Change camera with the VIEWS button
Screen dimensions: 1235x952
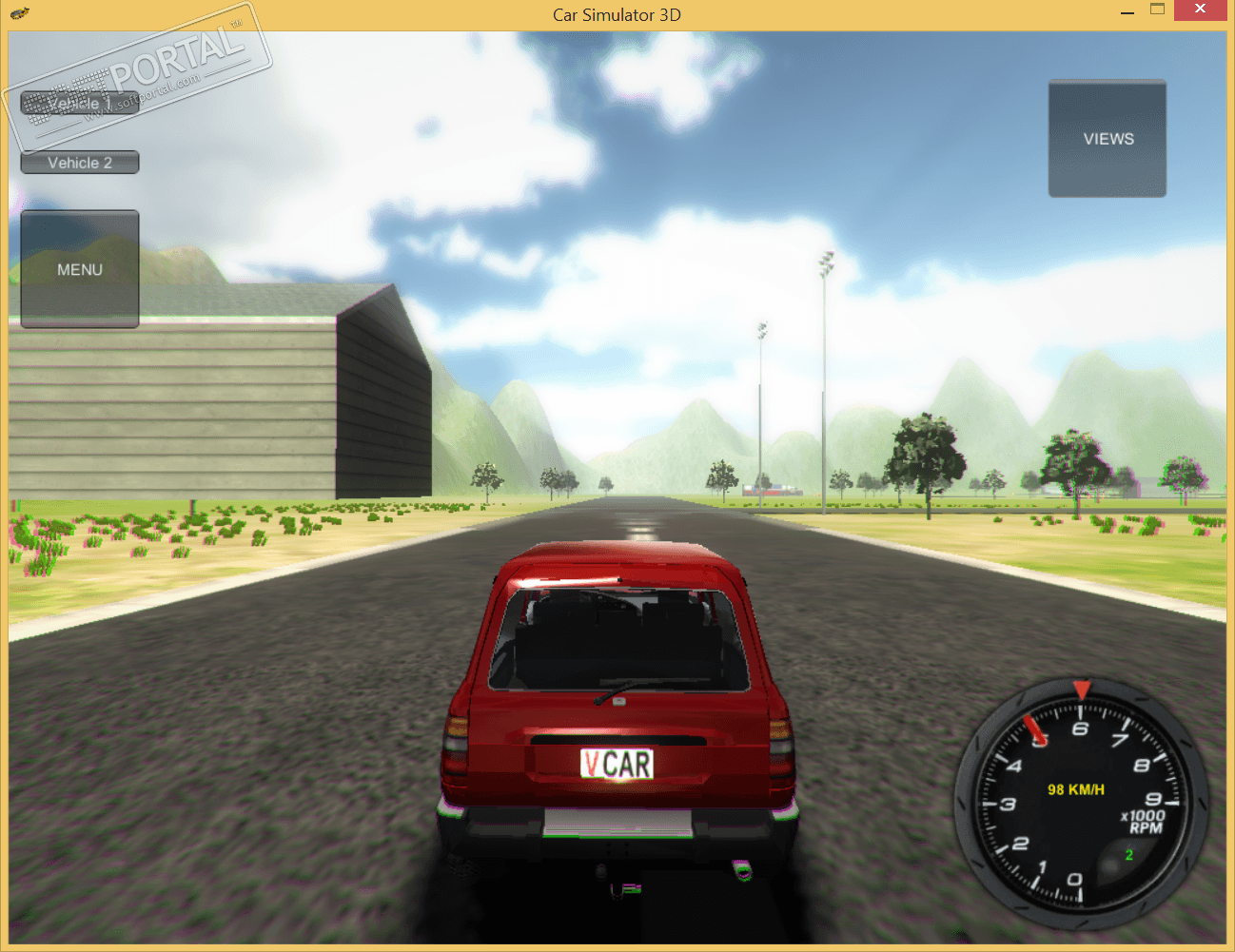[x=1108, y=139]
